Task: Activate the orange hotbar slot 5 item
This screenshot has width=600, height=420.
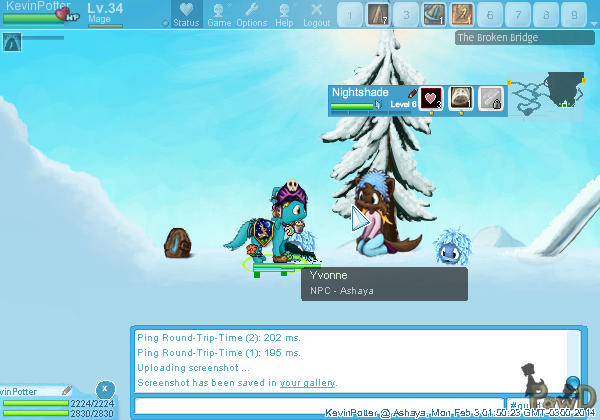Action: (462, 15)
